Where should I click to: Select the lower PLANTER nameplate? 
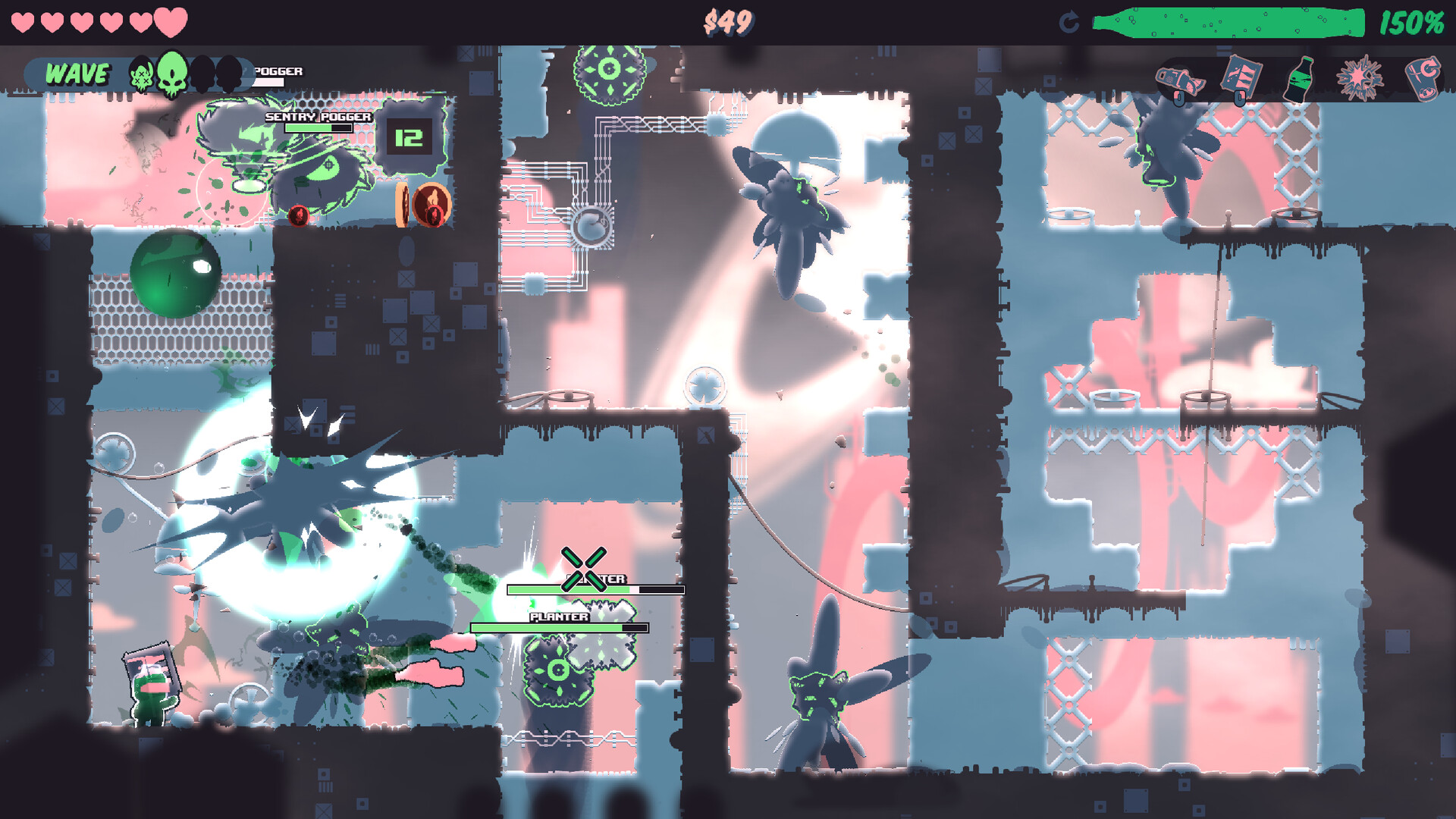[559, 618]
